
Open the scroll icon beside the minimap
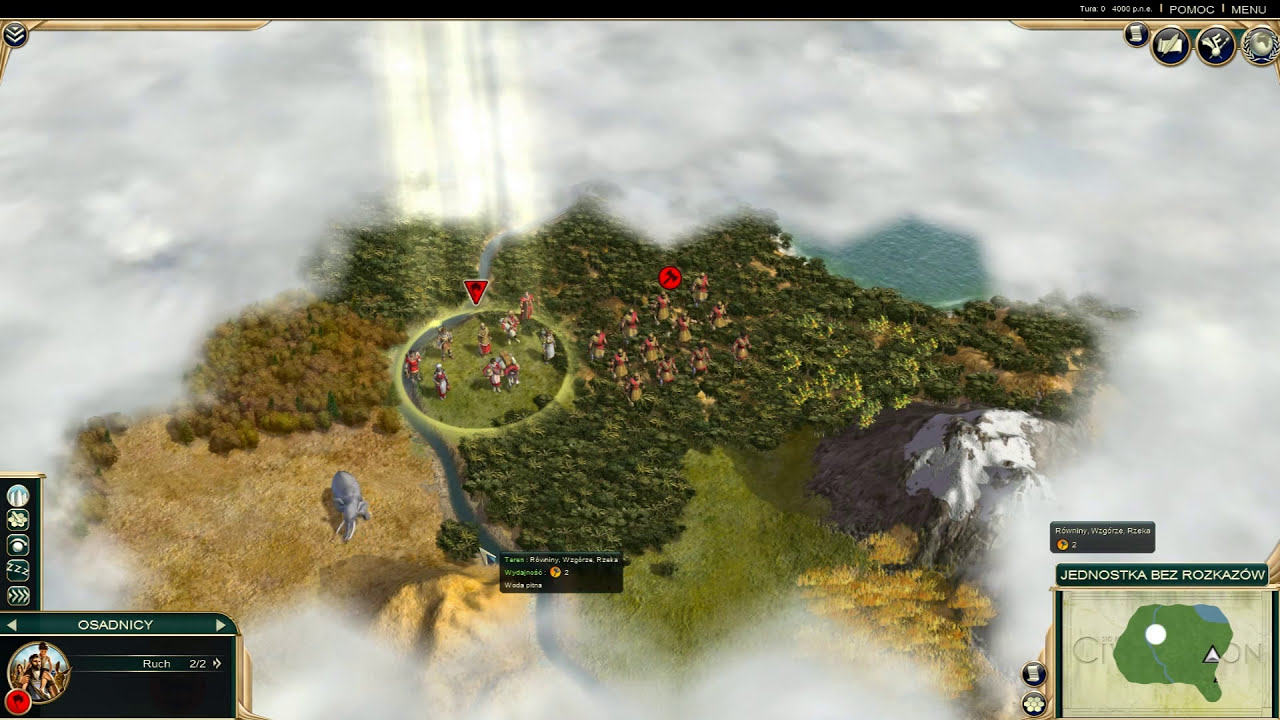click(1034, 674)
